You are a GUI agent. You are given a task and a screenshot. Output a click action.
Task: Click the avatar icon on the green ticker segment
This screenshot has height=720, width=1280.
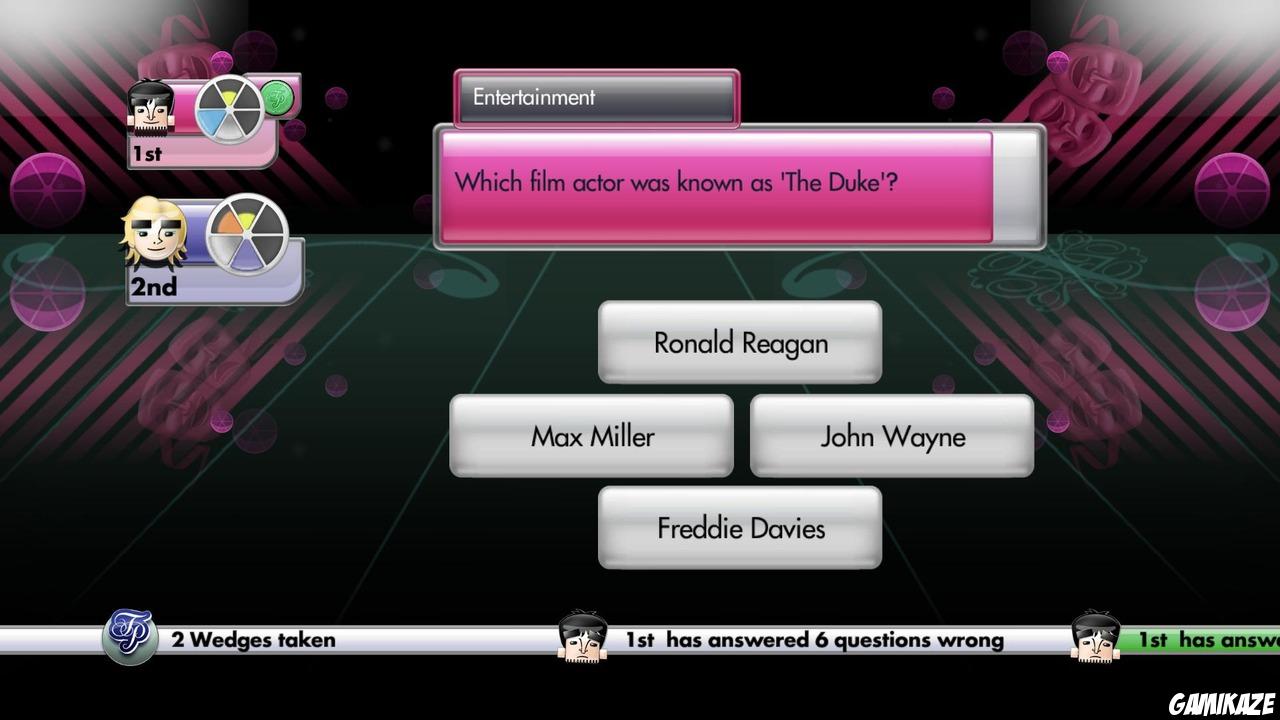pos(1097,637)
